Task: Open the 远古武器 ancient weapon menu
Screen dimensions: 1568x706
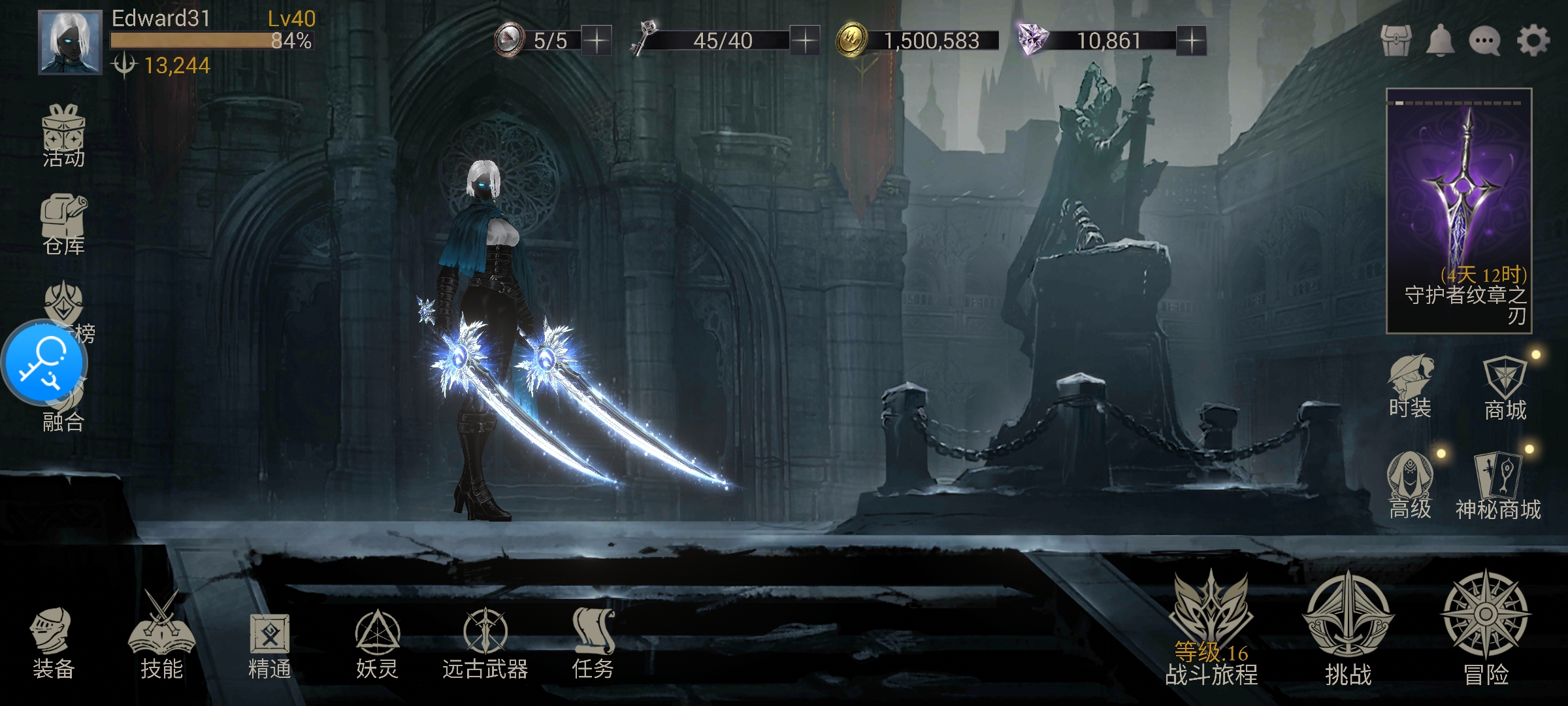Action: pyautogui.click(x=485, y=643)
